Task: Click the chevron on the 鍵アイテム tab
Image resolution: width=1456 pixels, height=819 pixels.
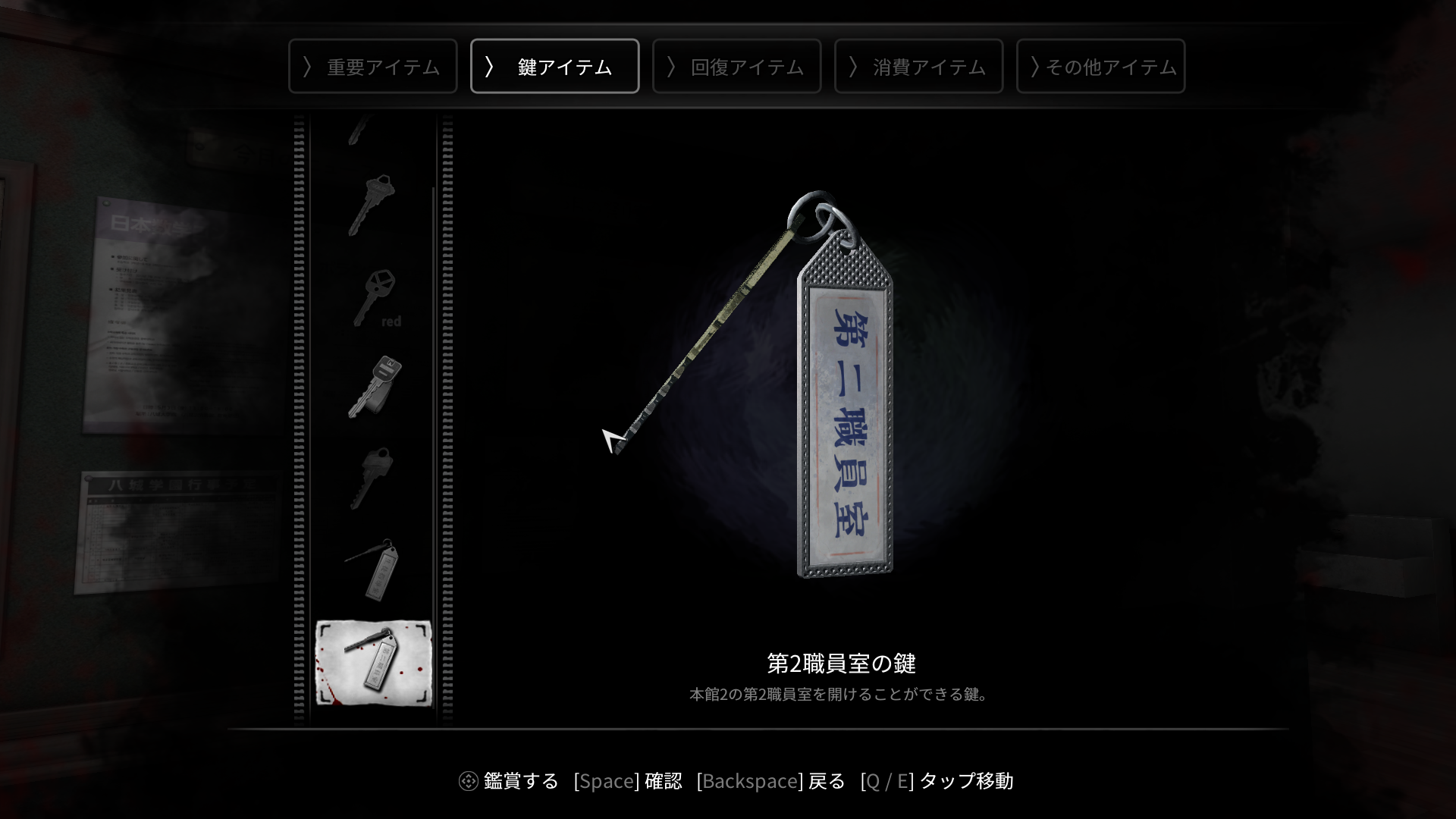Action: click(x=491, y=66)
